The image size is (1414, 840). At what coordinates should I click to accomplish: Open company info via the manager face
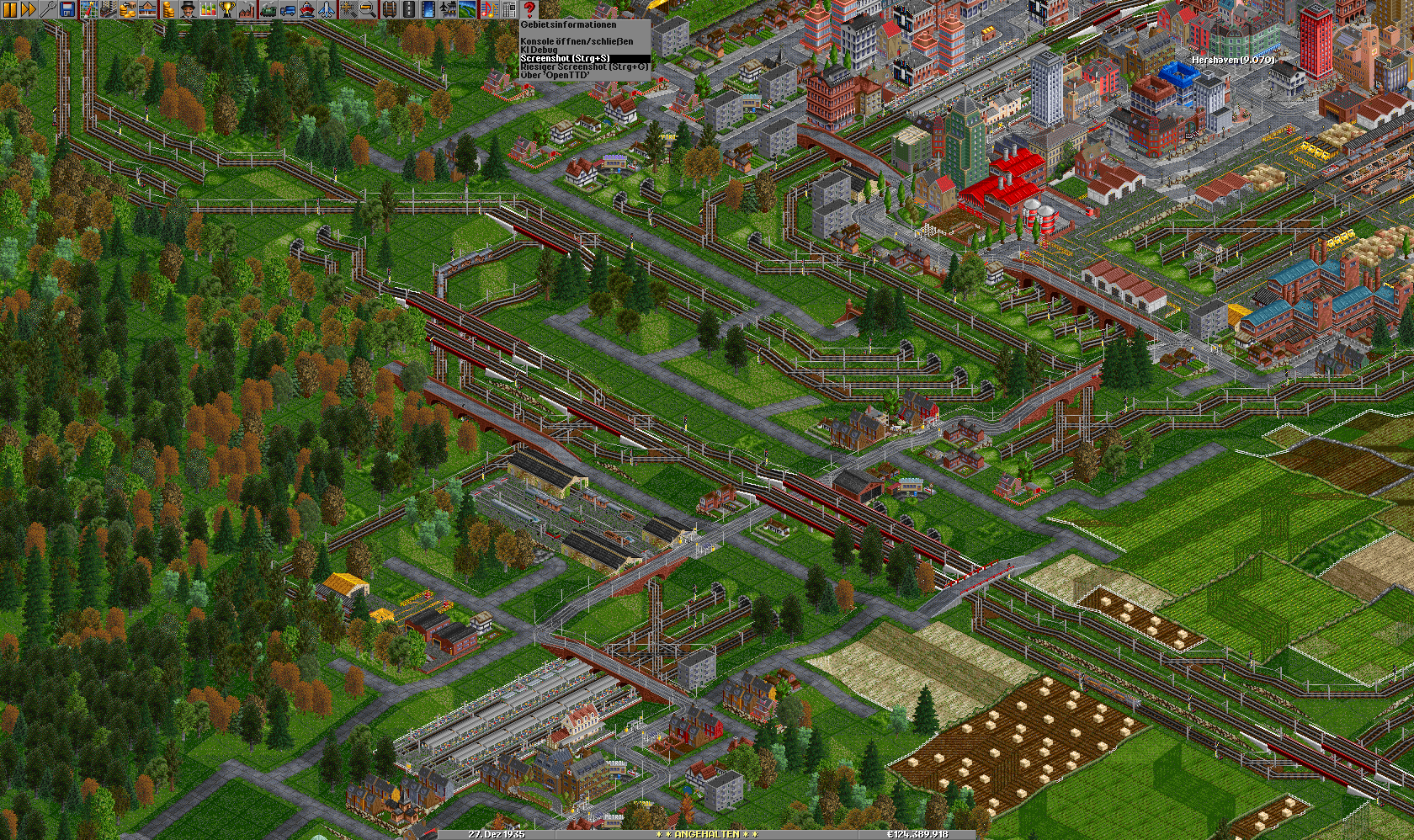187,9
